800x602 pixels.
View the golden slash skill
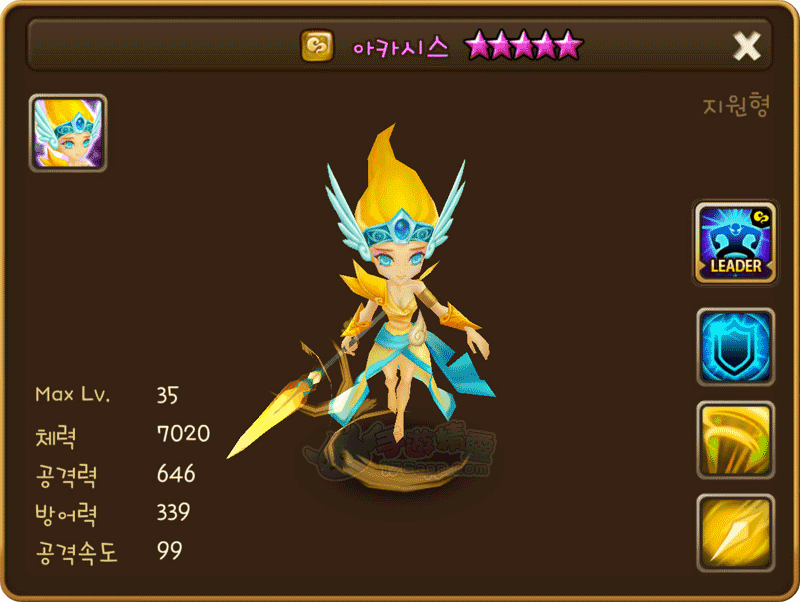pyautogui.click(x=735, y=439)
